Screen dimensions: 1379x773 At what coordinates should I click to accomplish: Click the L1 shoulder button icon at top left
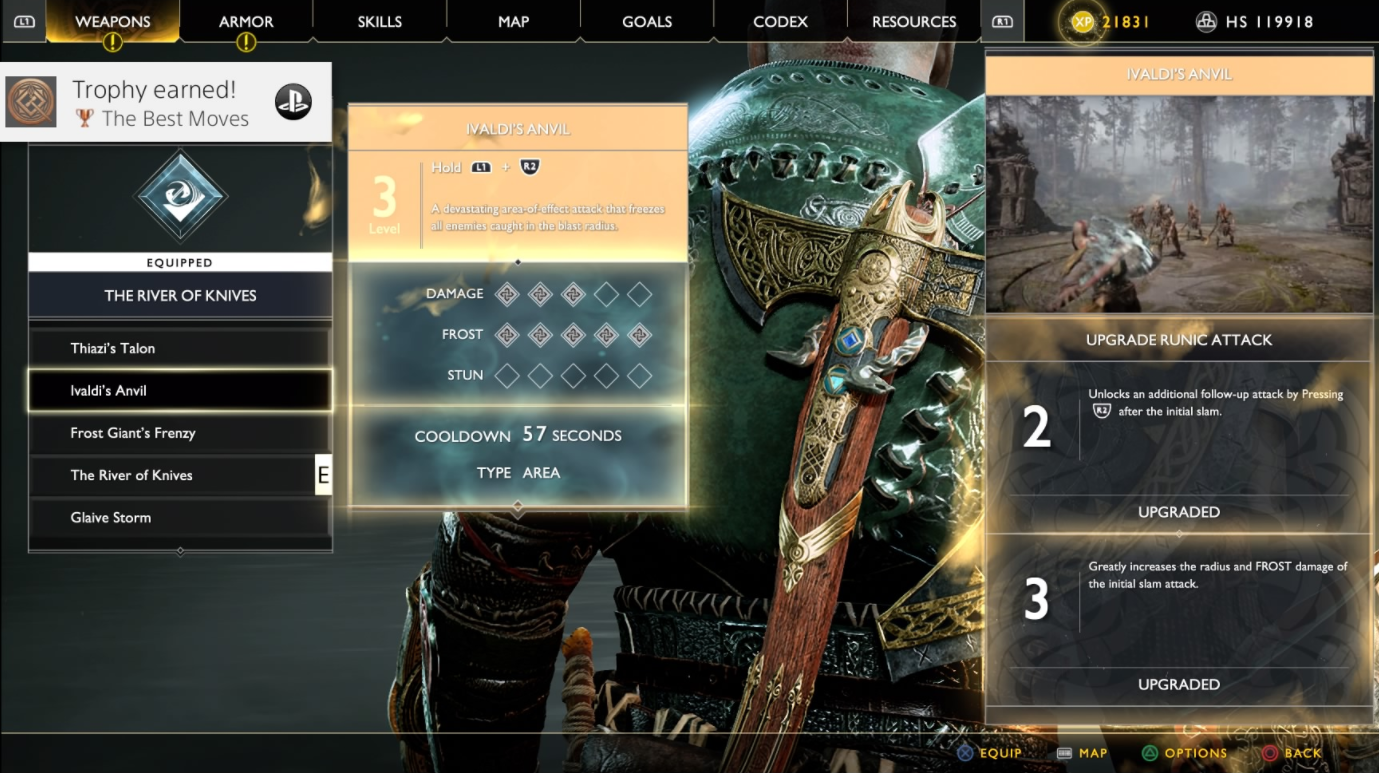click(25, 21)
